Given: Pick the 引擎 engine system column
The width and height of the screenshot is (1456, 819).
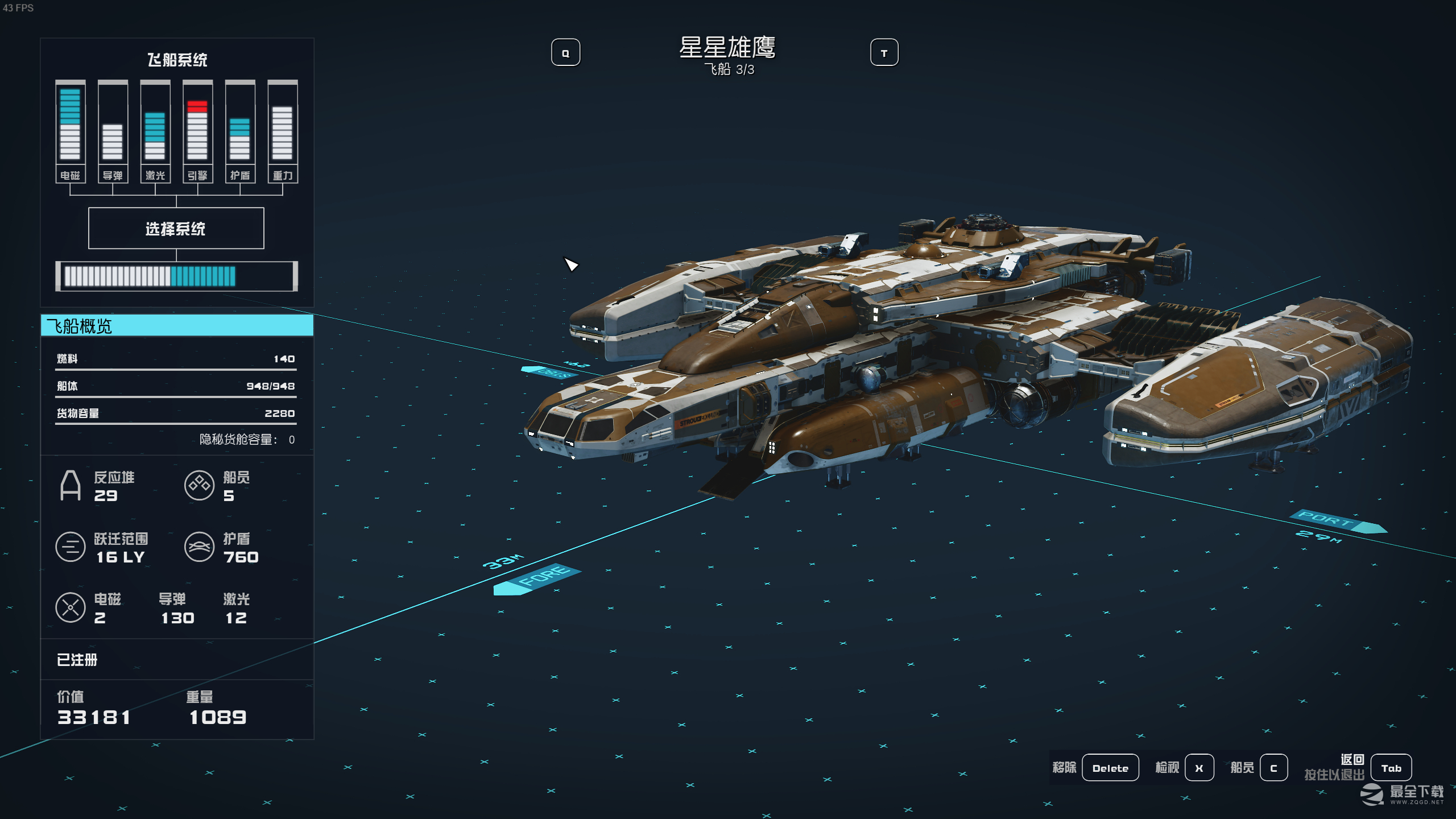Looking at the screenshot, I should click(197, 131).
